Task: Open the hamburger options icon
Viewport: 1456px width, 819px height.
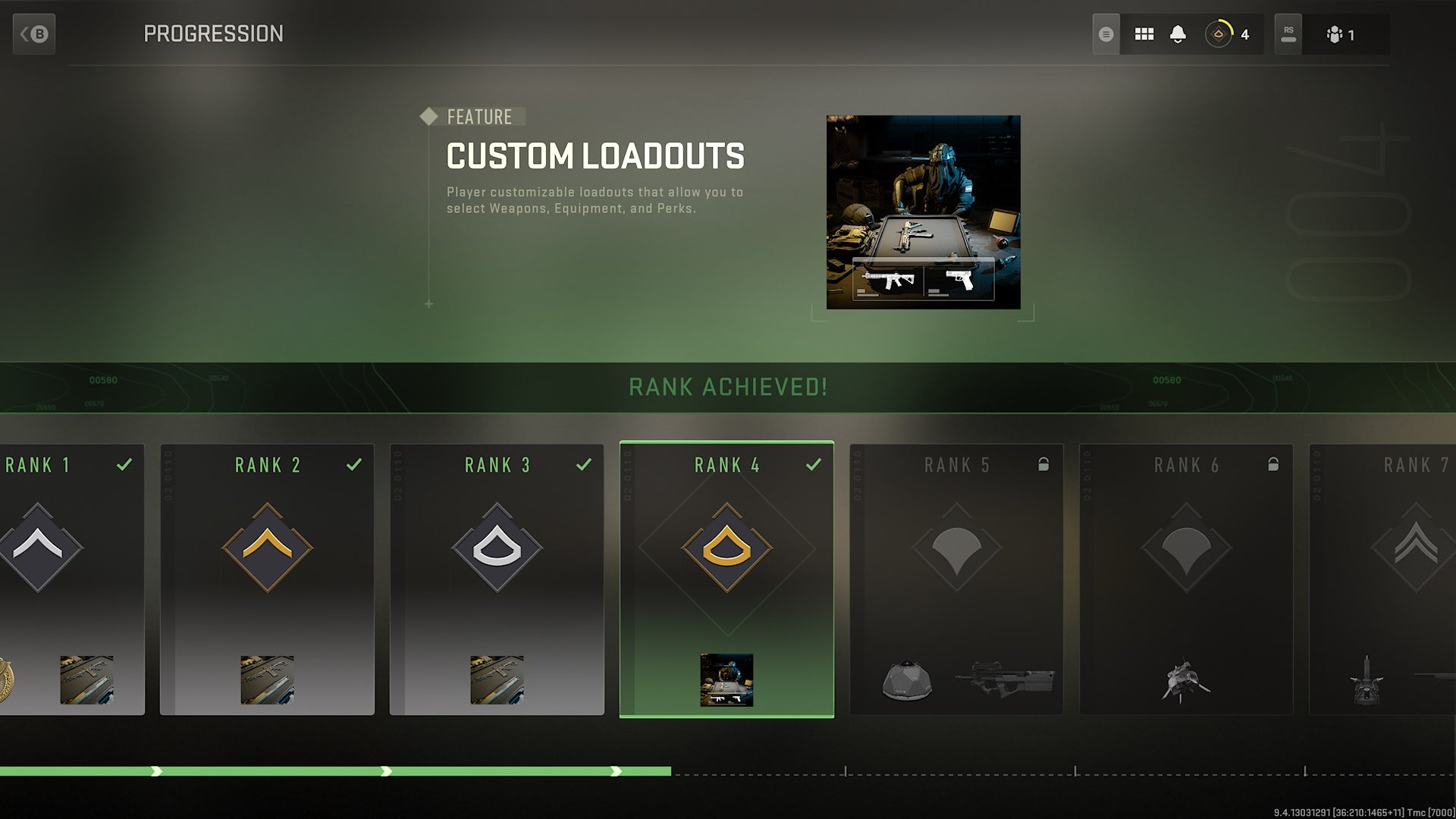Action: (x=1106, y=33)
